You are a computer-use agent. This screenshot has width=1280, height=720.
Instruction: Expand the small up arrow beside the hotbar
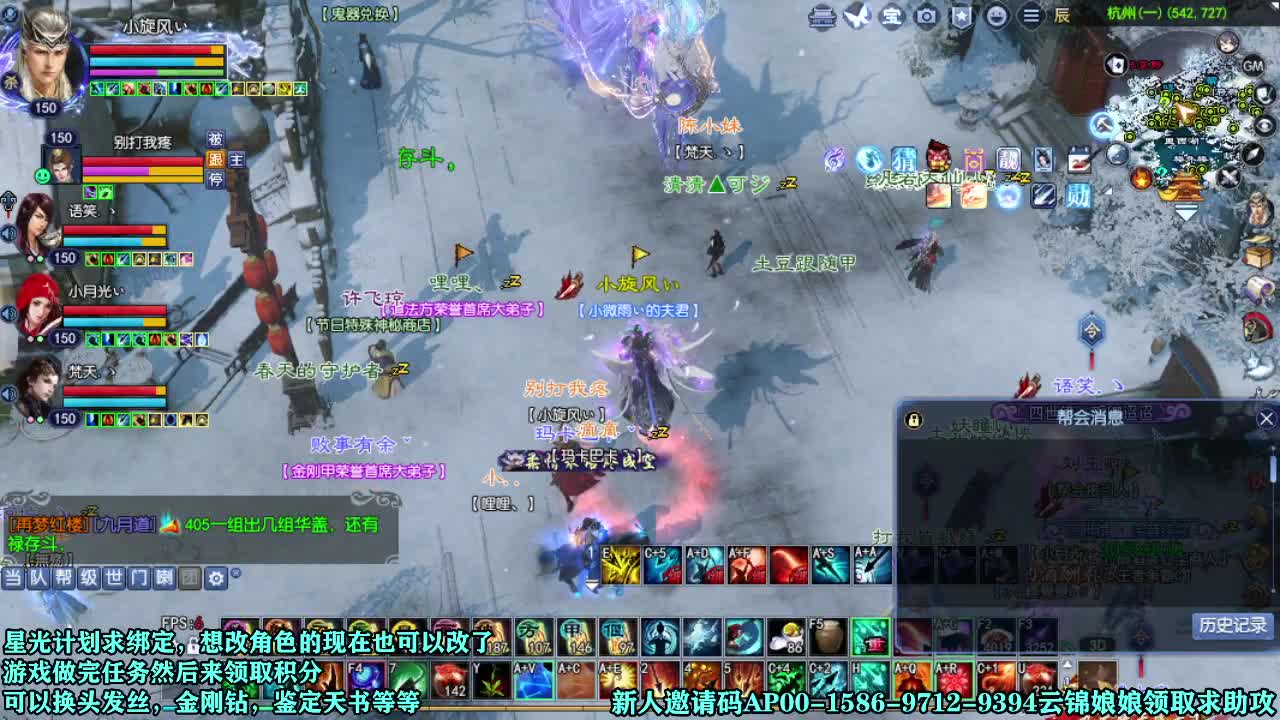click(x=1065, y=662)
